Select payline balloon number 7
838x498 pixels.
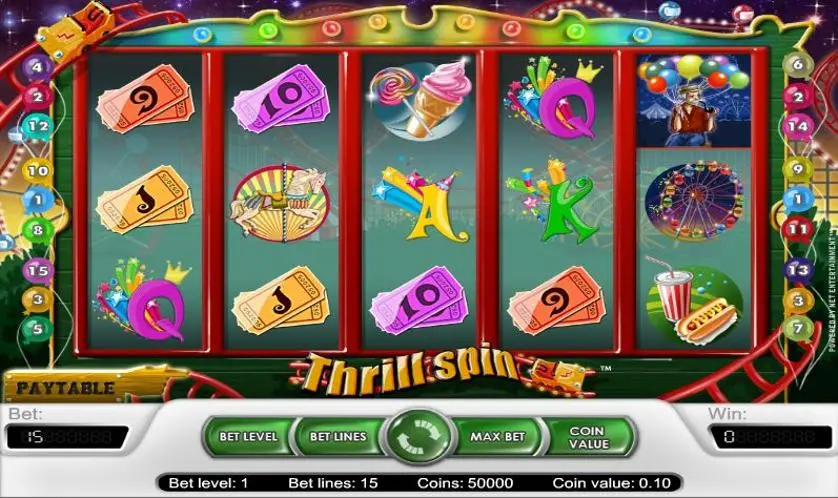click(797, 326)
